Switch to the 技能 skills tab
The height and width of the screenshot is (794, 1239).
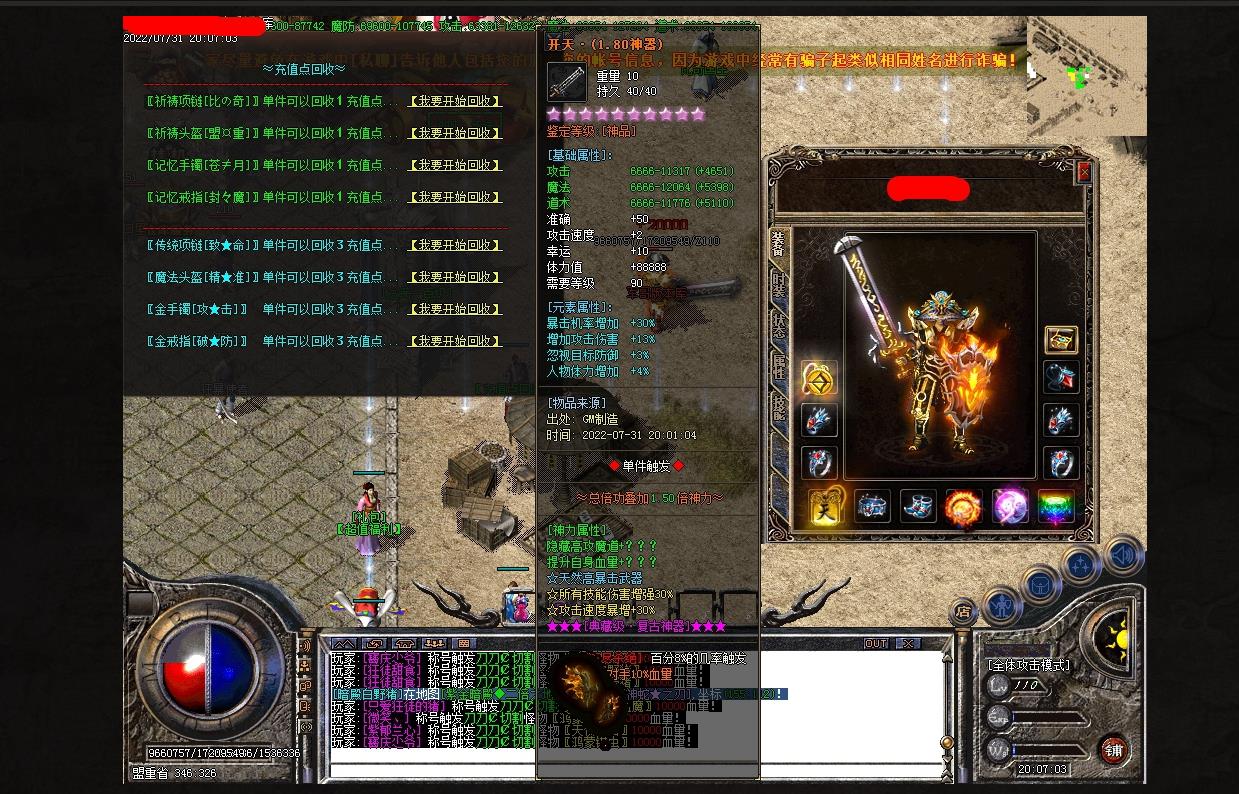779,407
